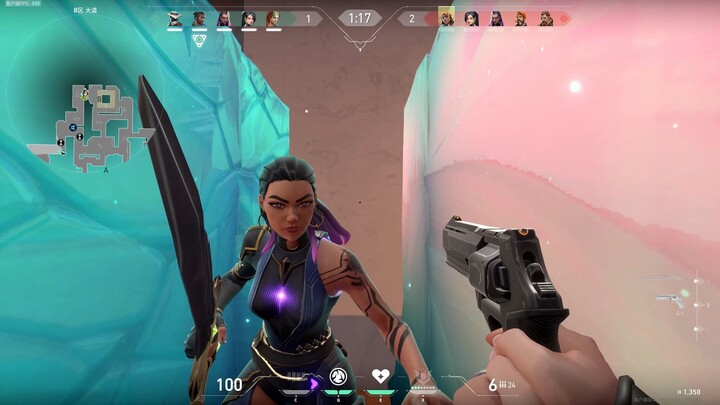Select the pistol icon in the weapon list
Viewport: 720px width, 405px height.
coord(670,298)
